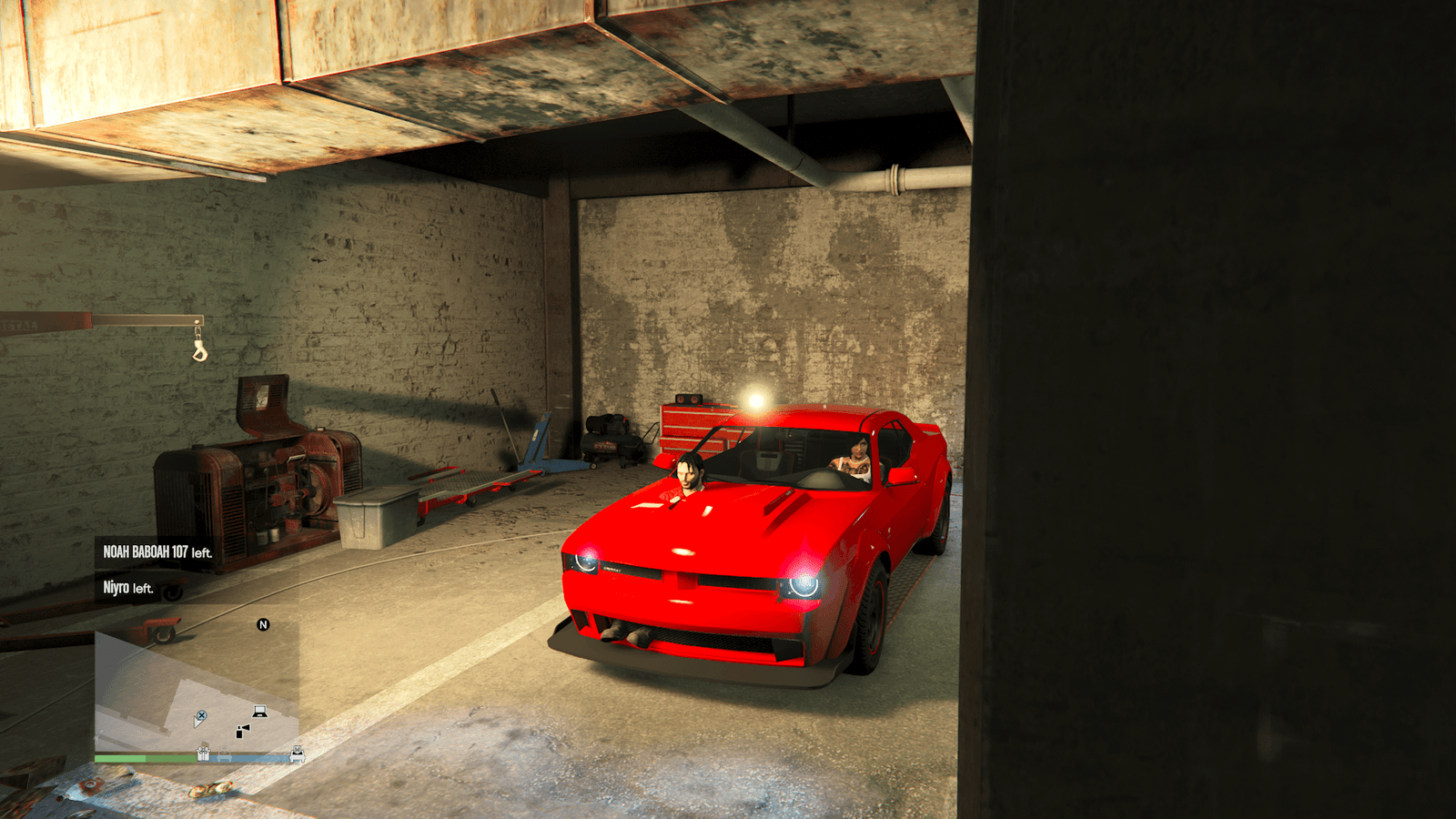Click the white player arrow on the minimap

pyautogui.click(x=198, y=723)
